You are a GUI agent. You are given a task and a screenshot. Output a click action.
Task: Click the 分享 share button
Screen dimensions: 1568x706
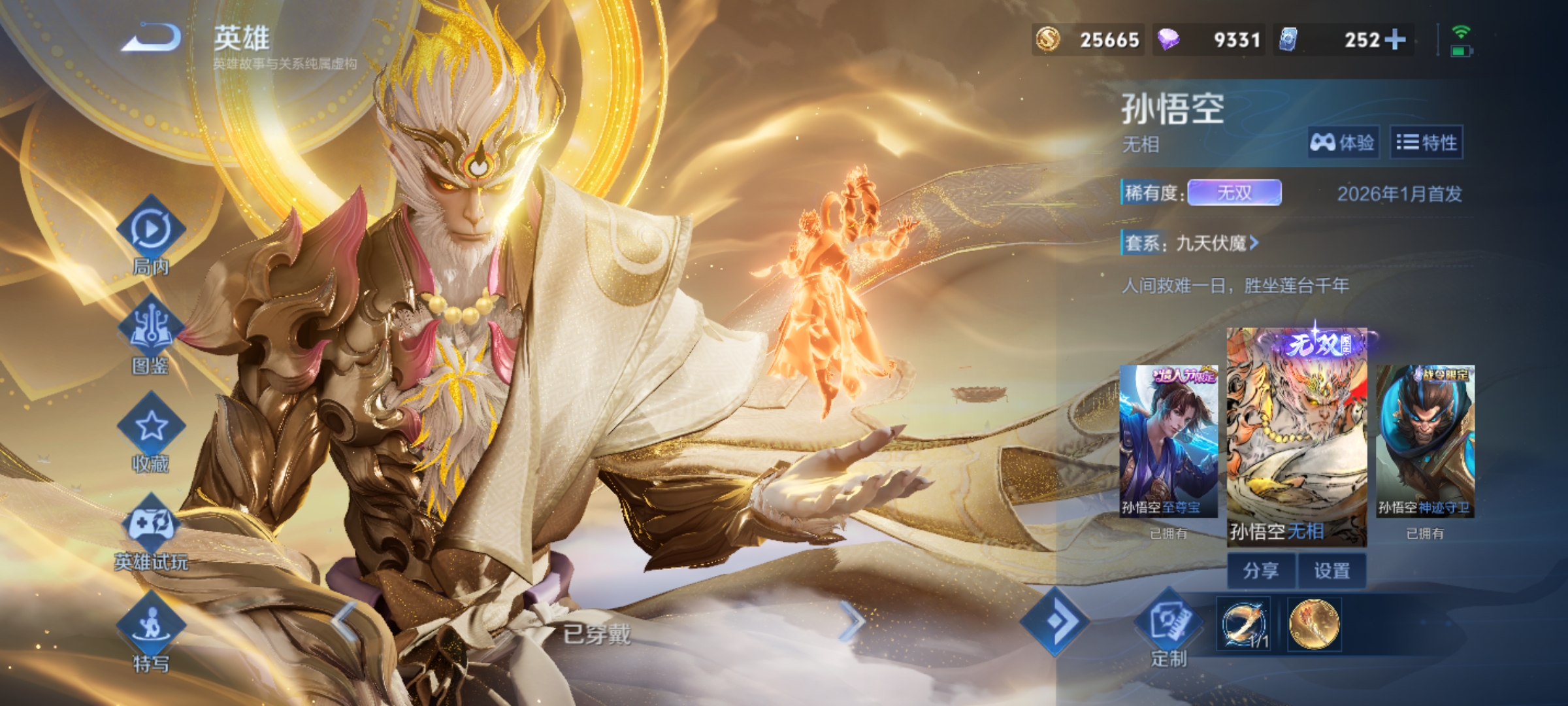tap(1261, 571)
